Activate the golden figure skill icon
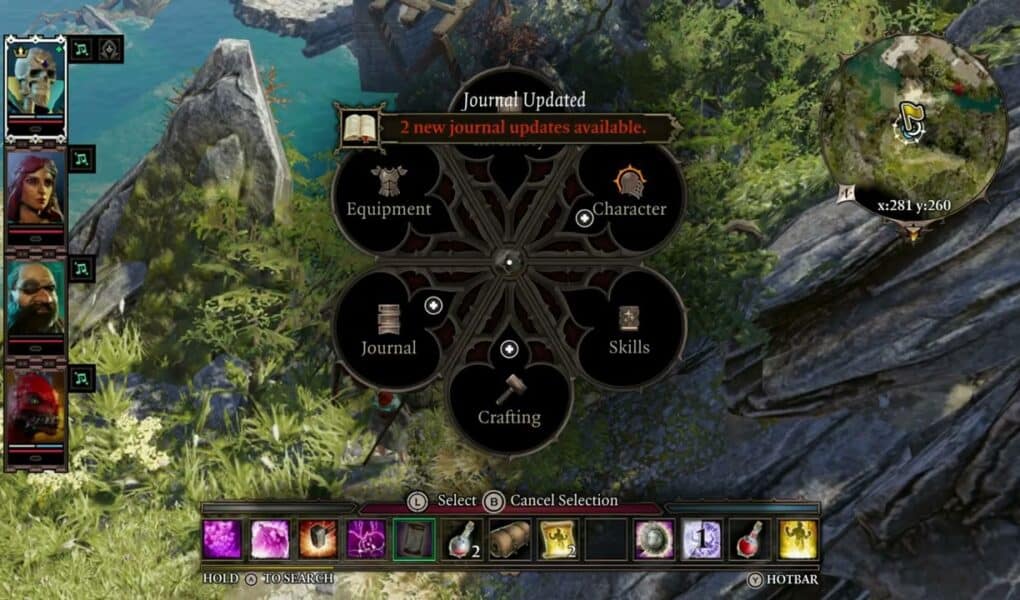Viewport: 1020px width, 600px height. tap(798, 539)
